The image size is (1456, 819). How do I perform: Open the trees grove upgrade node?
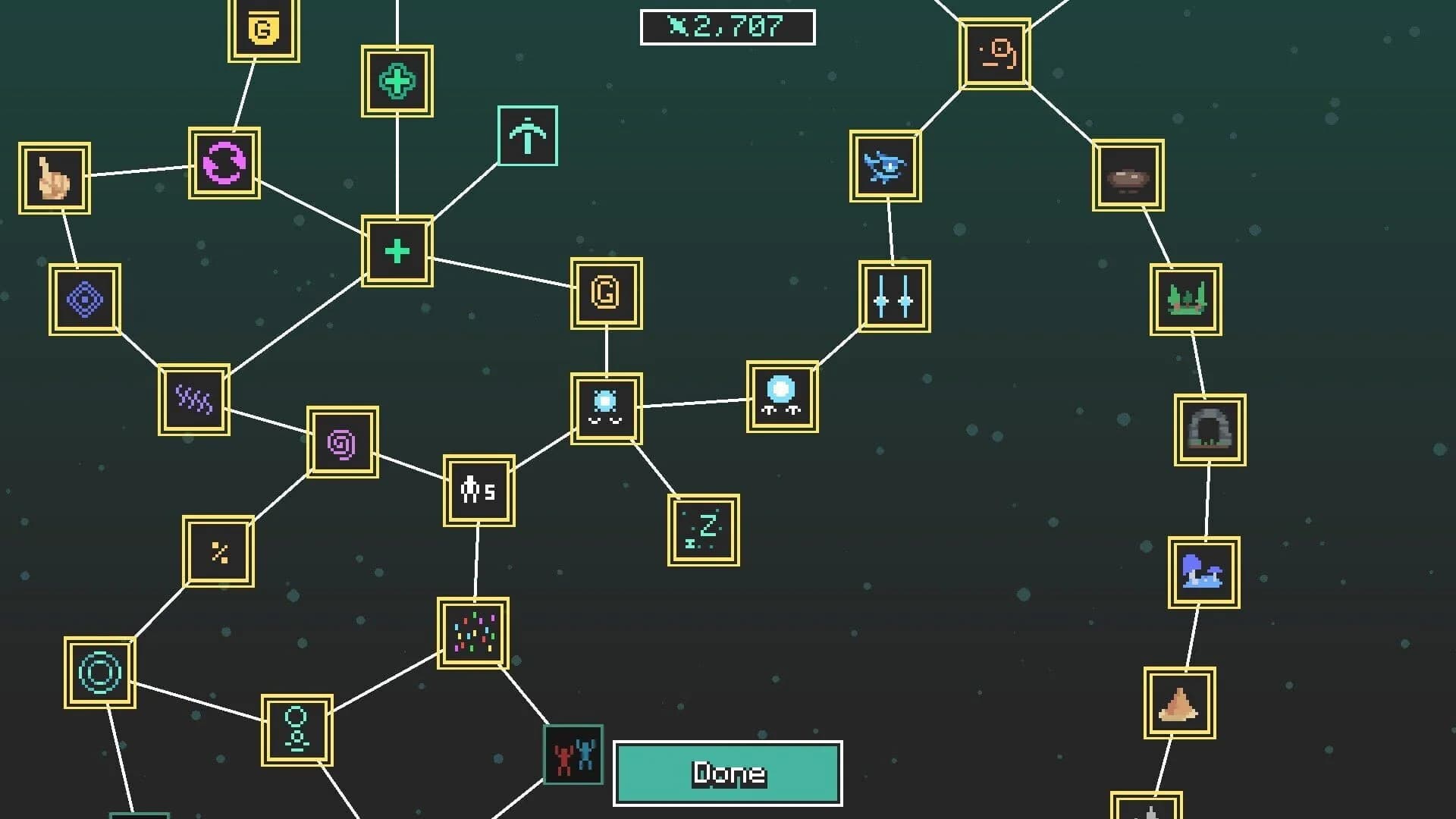[x=1185, y=297]
